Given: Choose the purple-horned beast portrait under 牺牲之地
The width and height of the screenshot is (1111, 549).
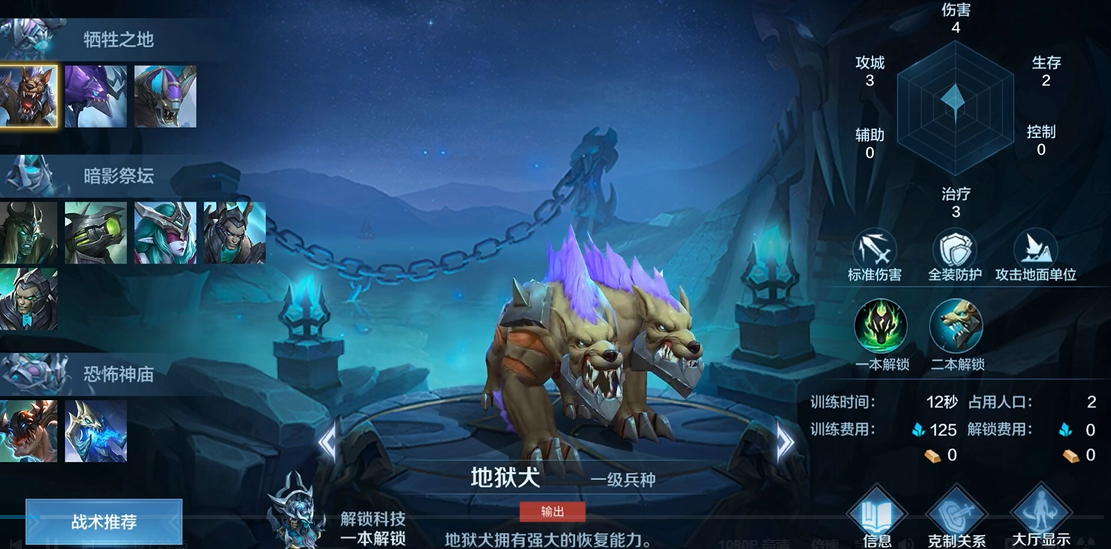Looking at the screenshot, I should 165,96.
